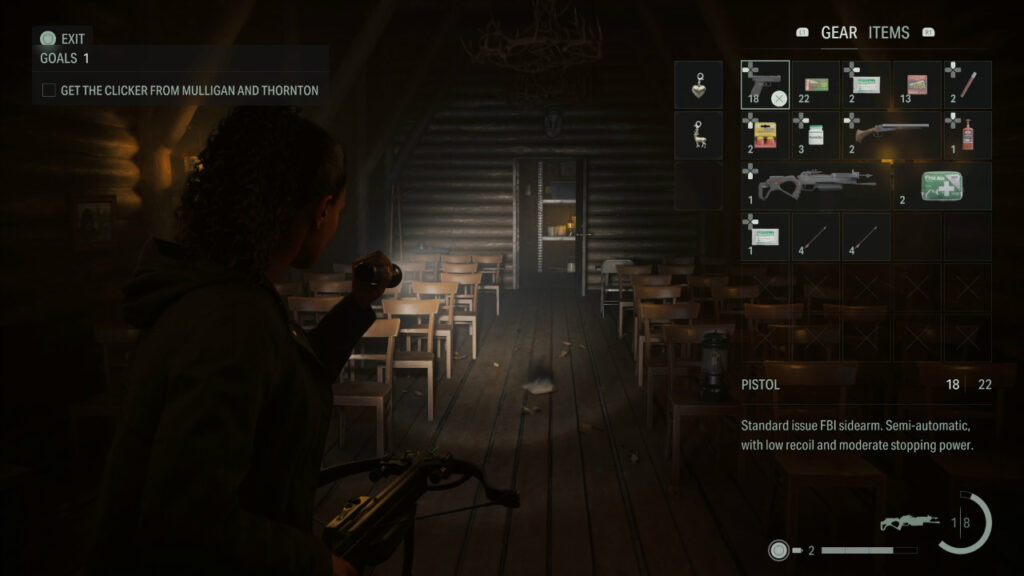Viewport: 1024px width, 576px height.
Task: Select the painkillers bottle slot
Action: click(816, 135)
